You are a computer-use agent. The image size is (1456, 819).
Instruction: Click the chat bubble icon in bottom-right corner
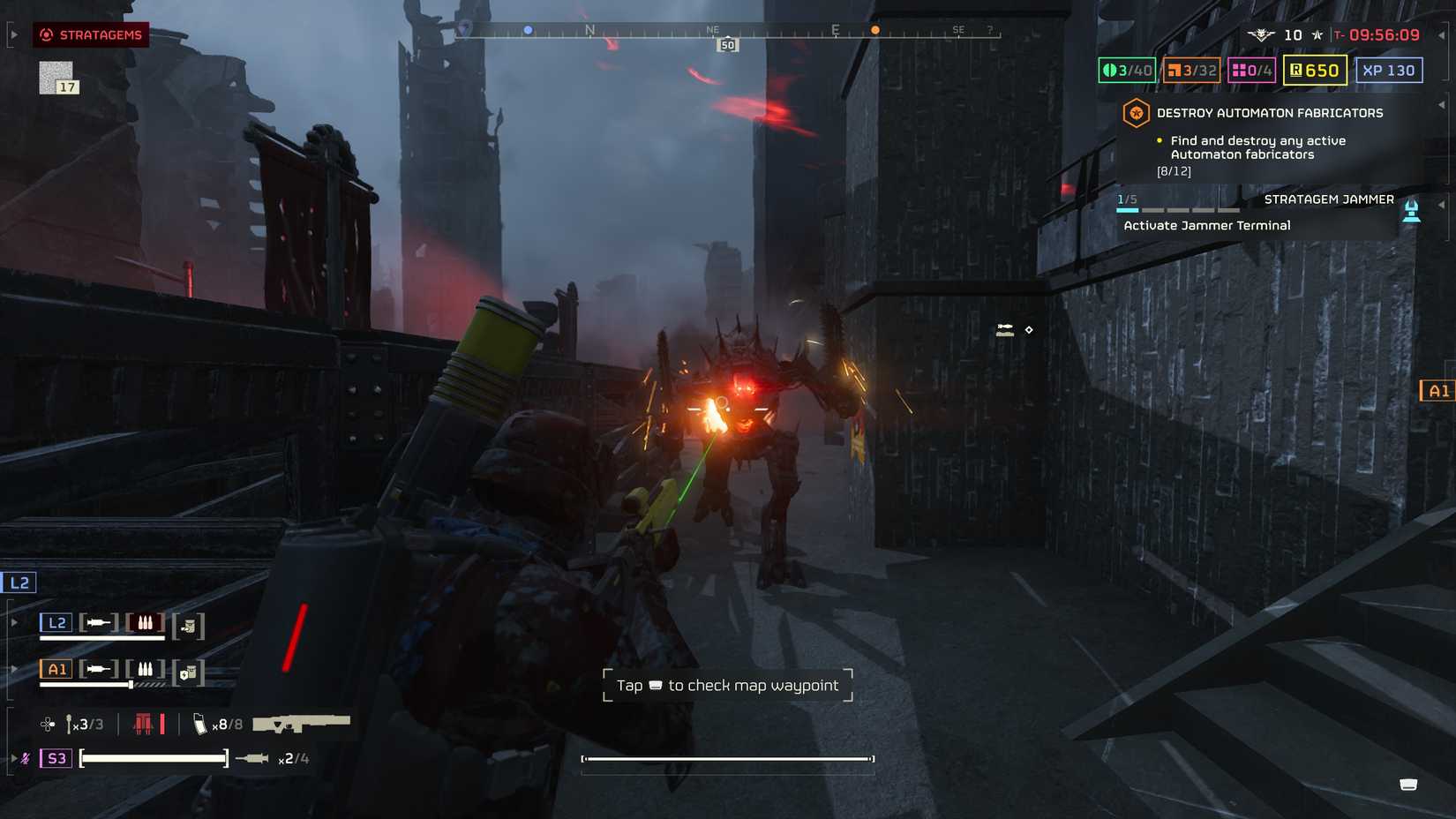1408,785
